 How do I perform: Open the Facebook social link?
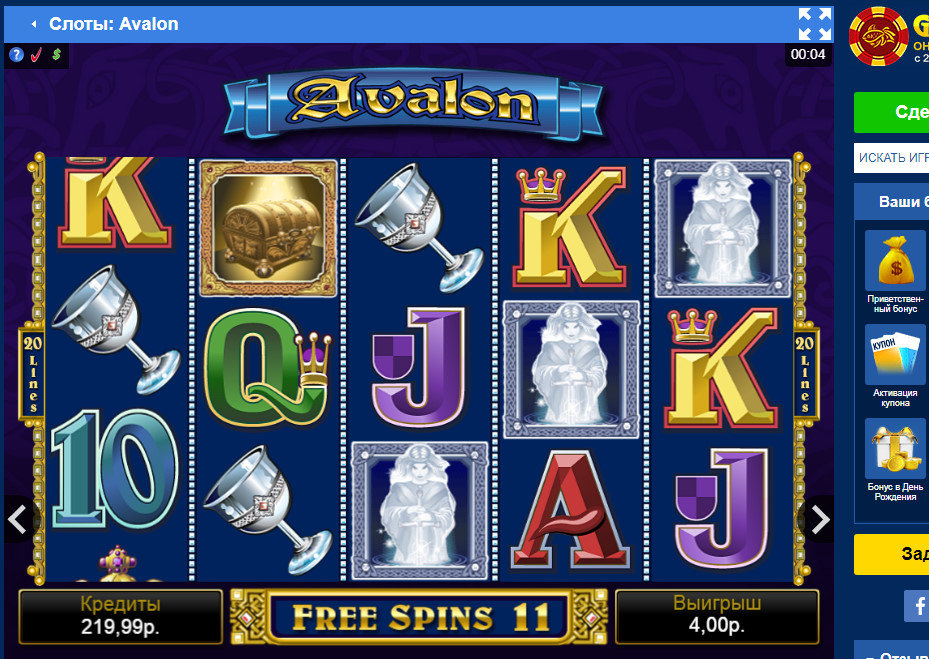tap(917, 605)
